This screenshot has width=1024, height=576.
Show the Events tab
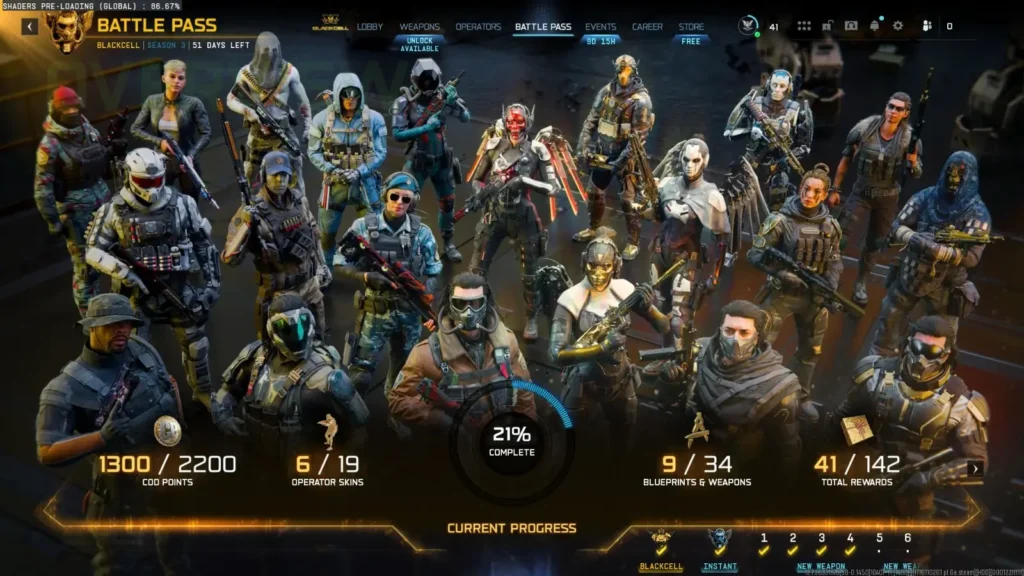600,27
